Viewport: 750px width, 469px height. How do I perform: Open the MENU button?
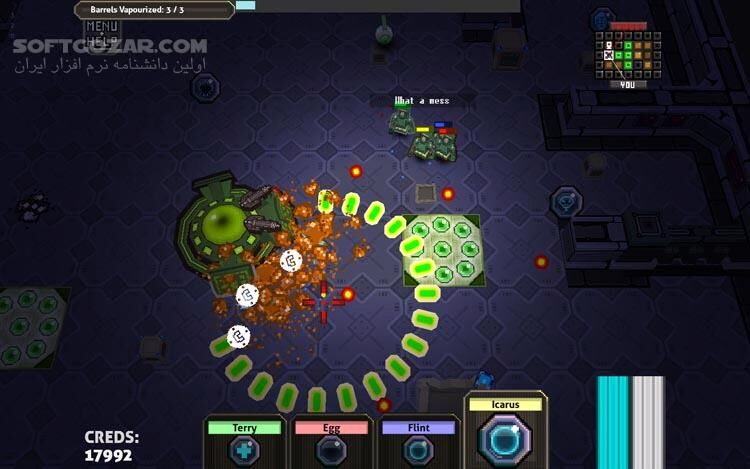pyautogui.click(x=102, y=27)
